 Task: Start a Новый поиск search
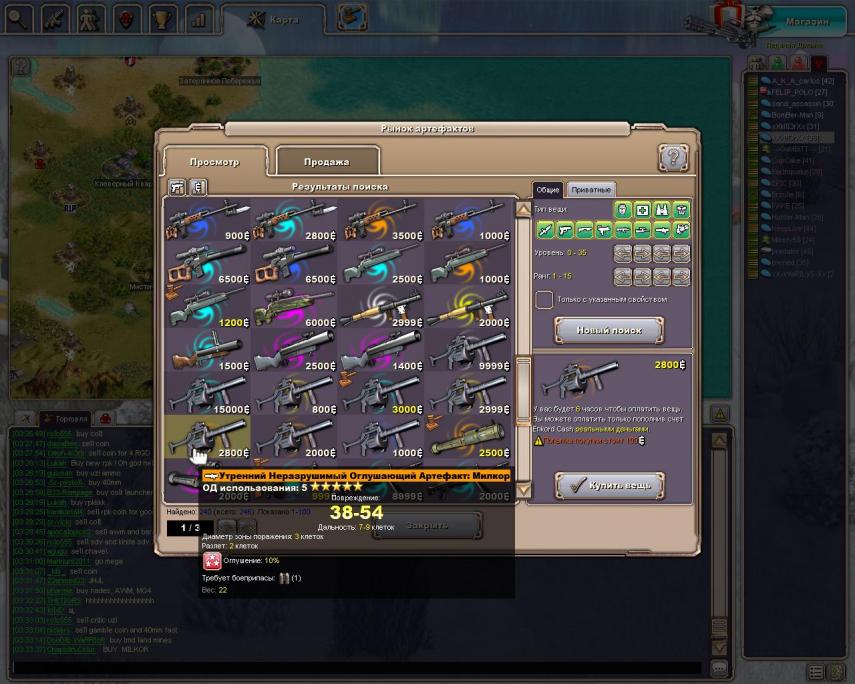[608, 330]
